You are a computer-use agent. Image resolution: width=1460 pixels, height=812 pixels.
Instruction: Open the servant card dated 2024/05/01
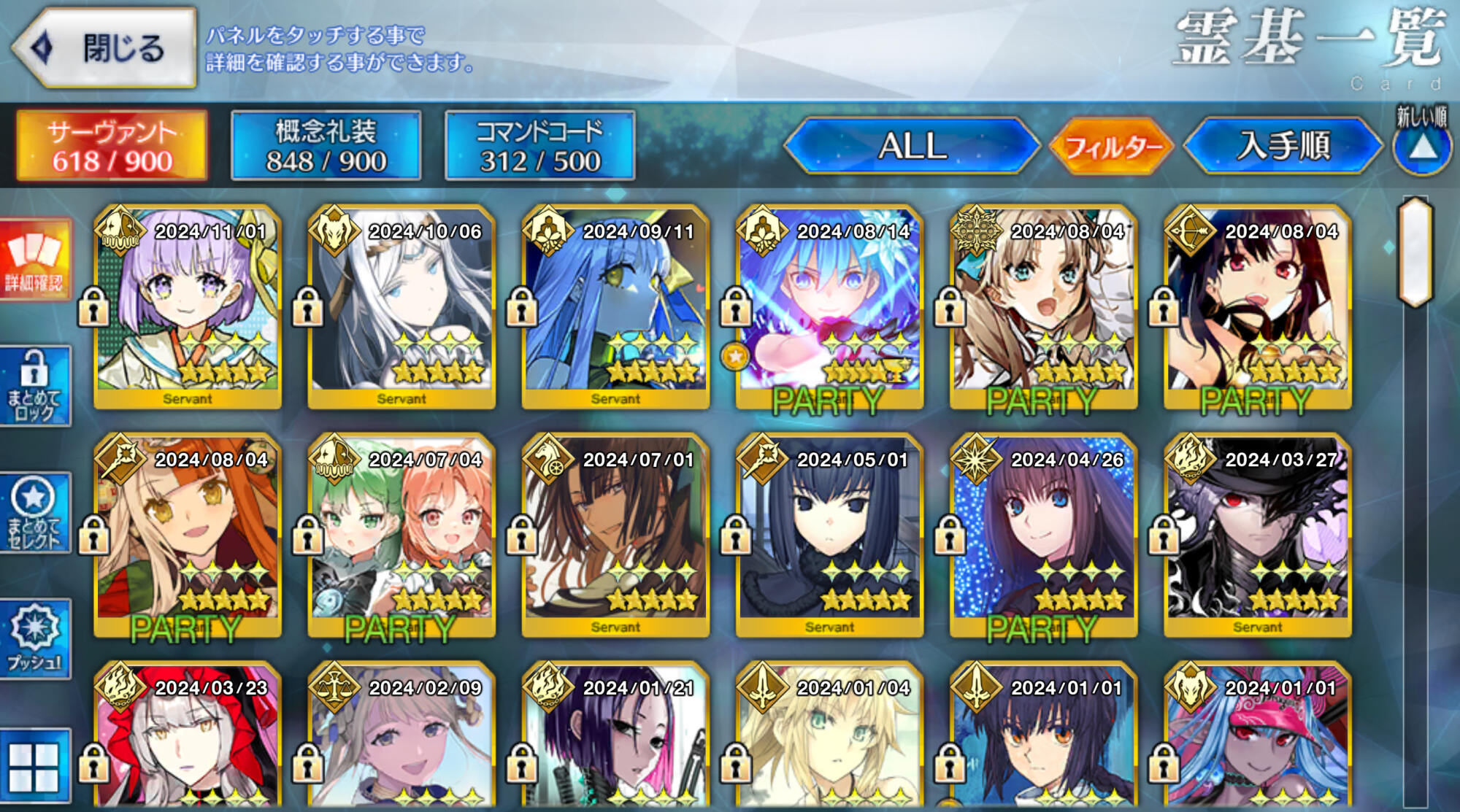(829, 535)
